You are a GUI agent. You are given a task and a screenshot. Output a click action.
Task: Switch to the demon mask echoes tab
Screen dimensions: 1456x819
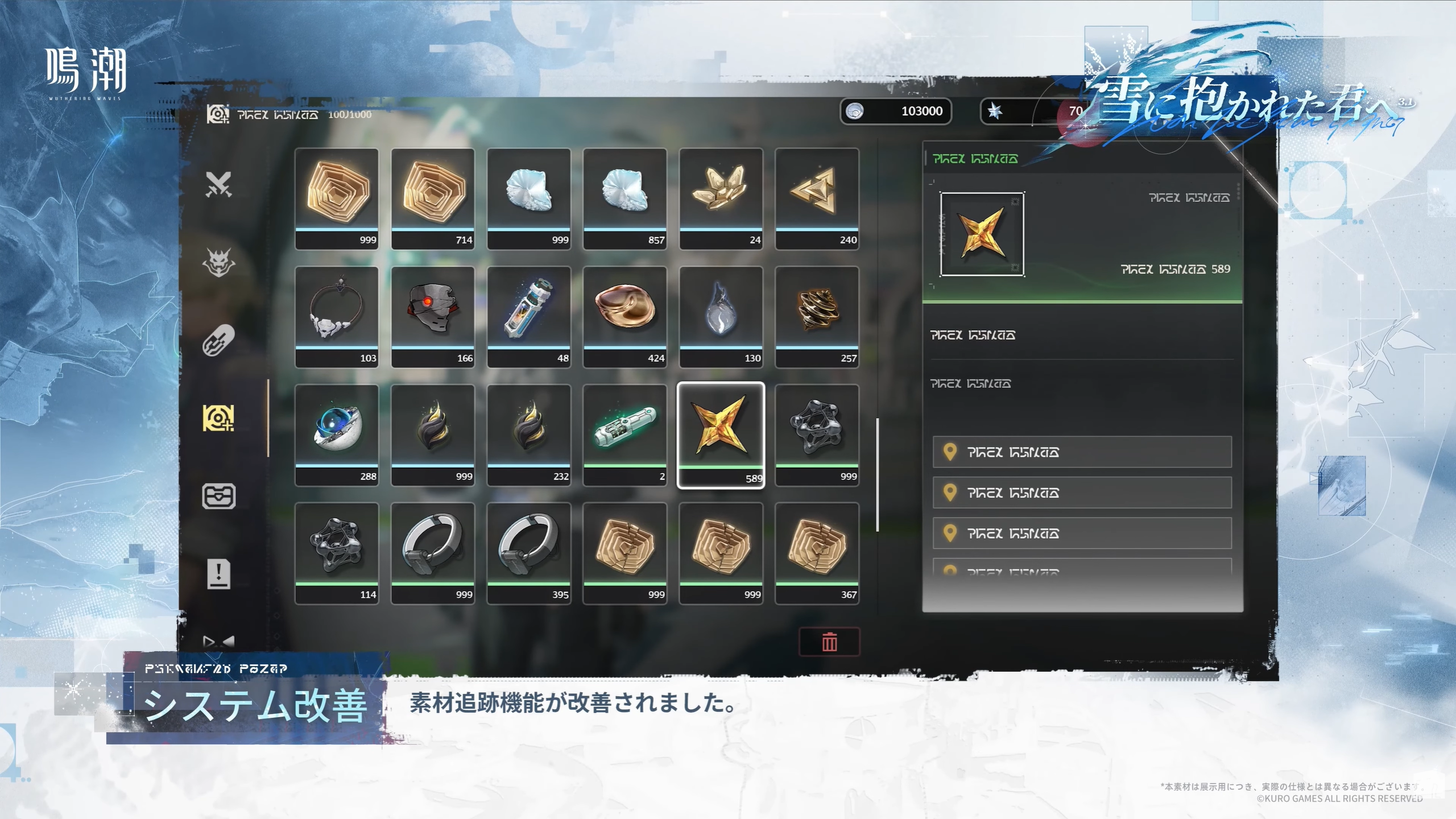point(218,262)
